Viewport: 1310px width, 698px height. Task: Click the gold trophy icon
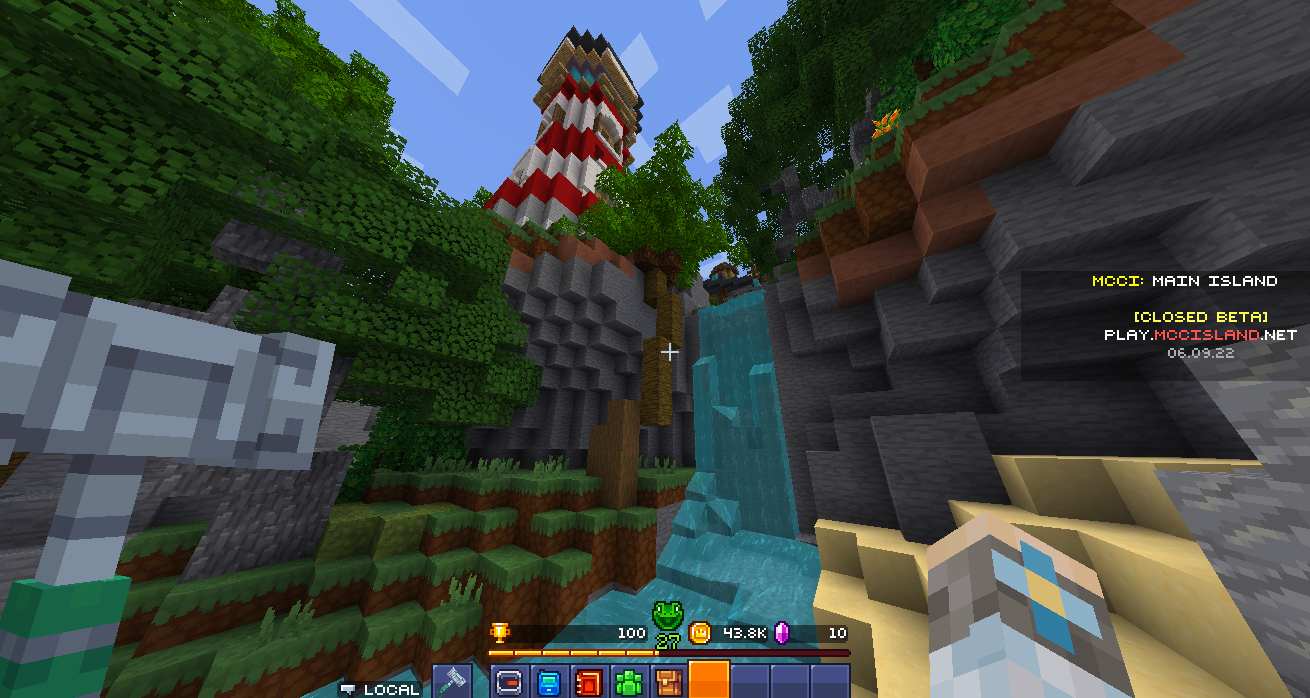click(x=499, y=632)
